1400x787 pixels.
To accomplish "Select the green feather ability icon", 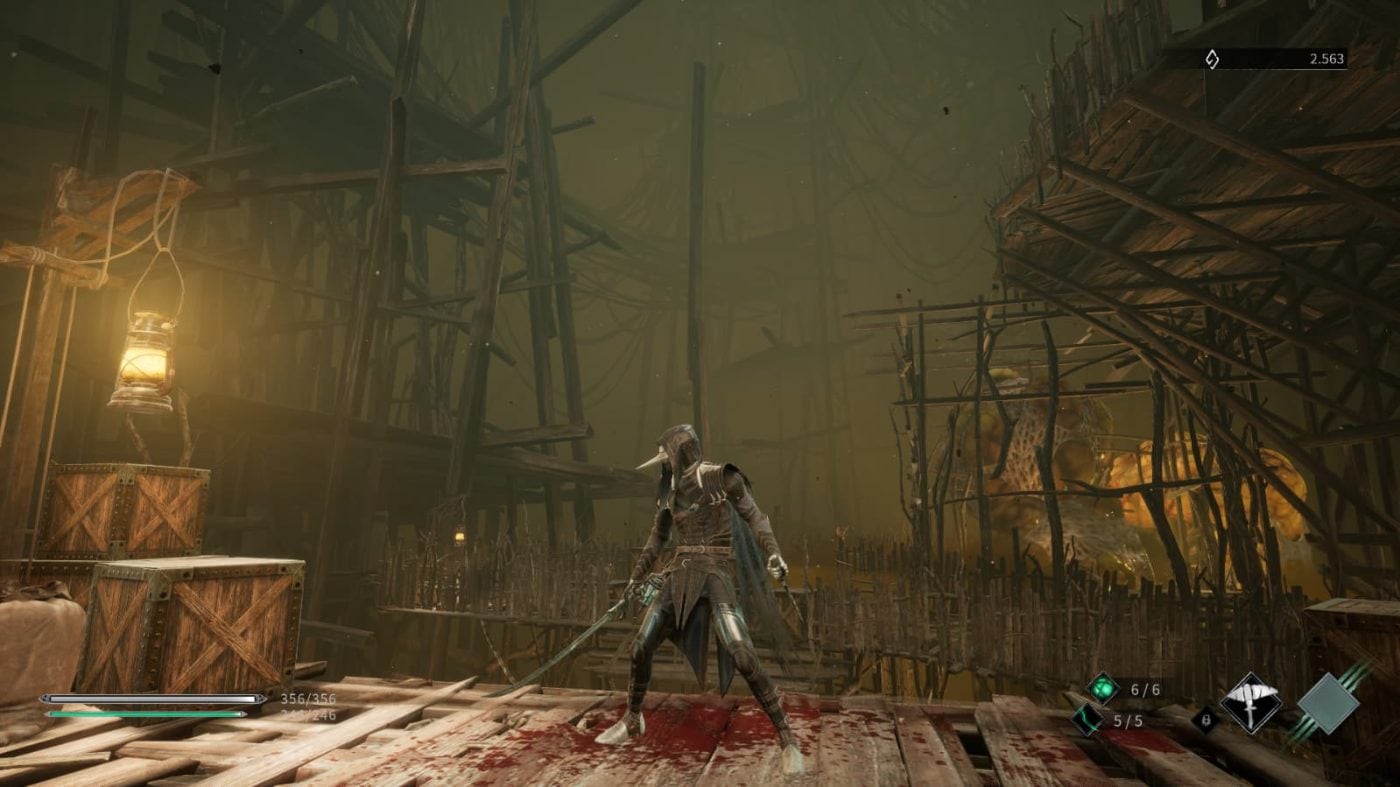I will (x=1088, y=718).
